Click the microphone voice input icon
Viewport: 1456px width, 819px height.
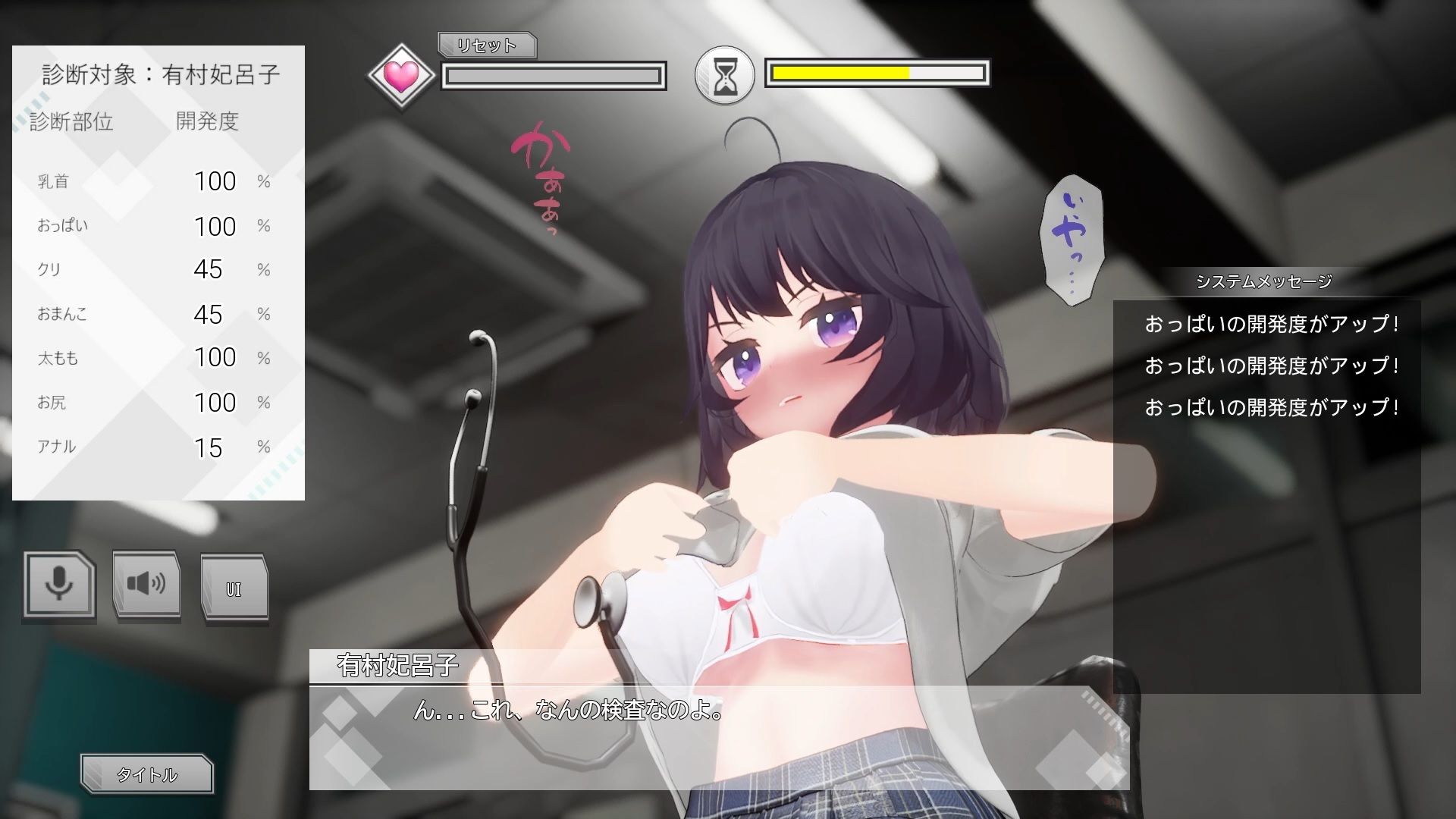tap(59, 584)
